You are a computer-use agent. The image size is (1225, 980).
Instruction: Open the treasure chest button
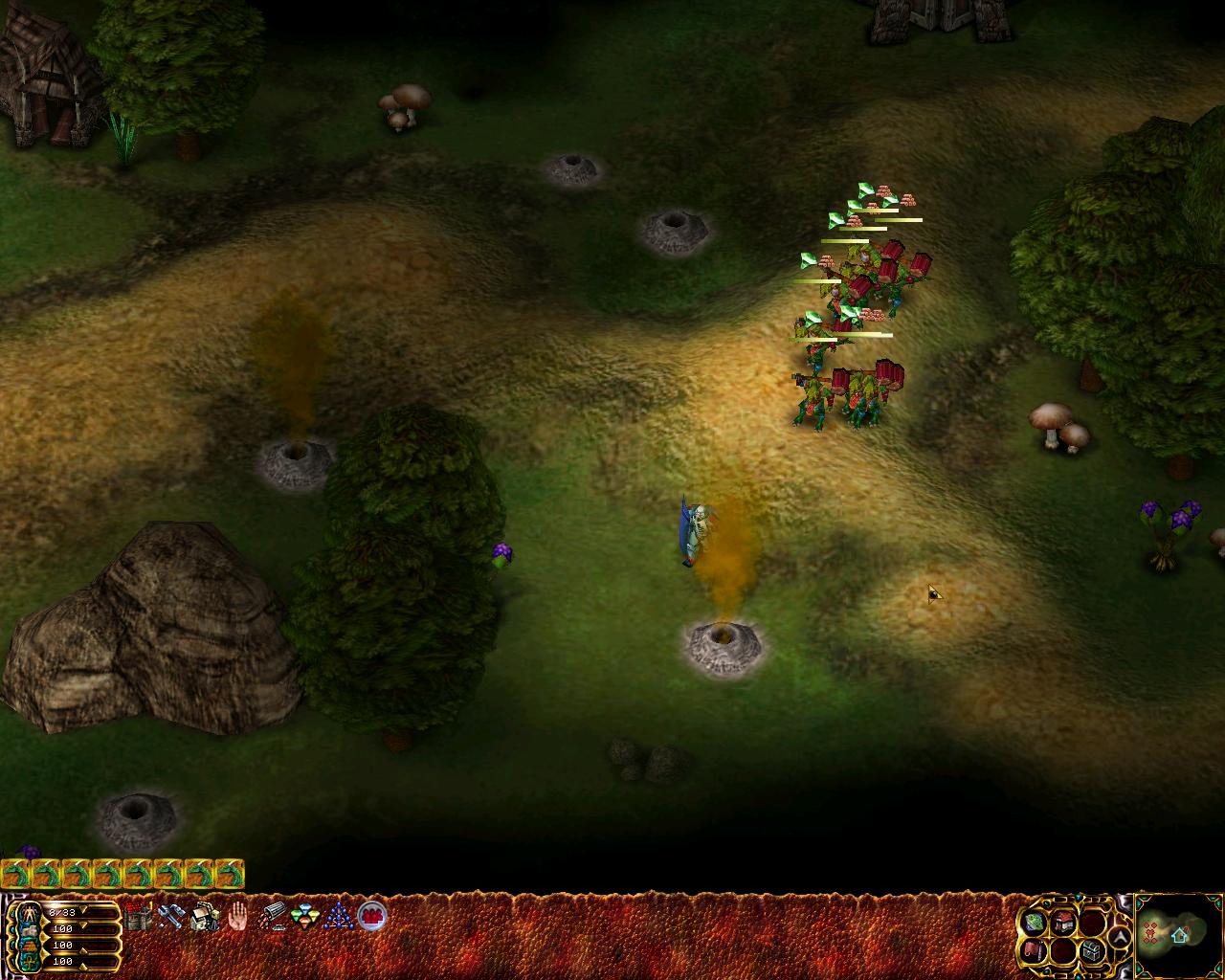[x=1093, y=951]
